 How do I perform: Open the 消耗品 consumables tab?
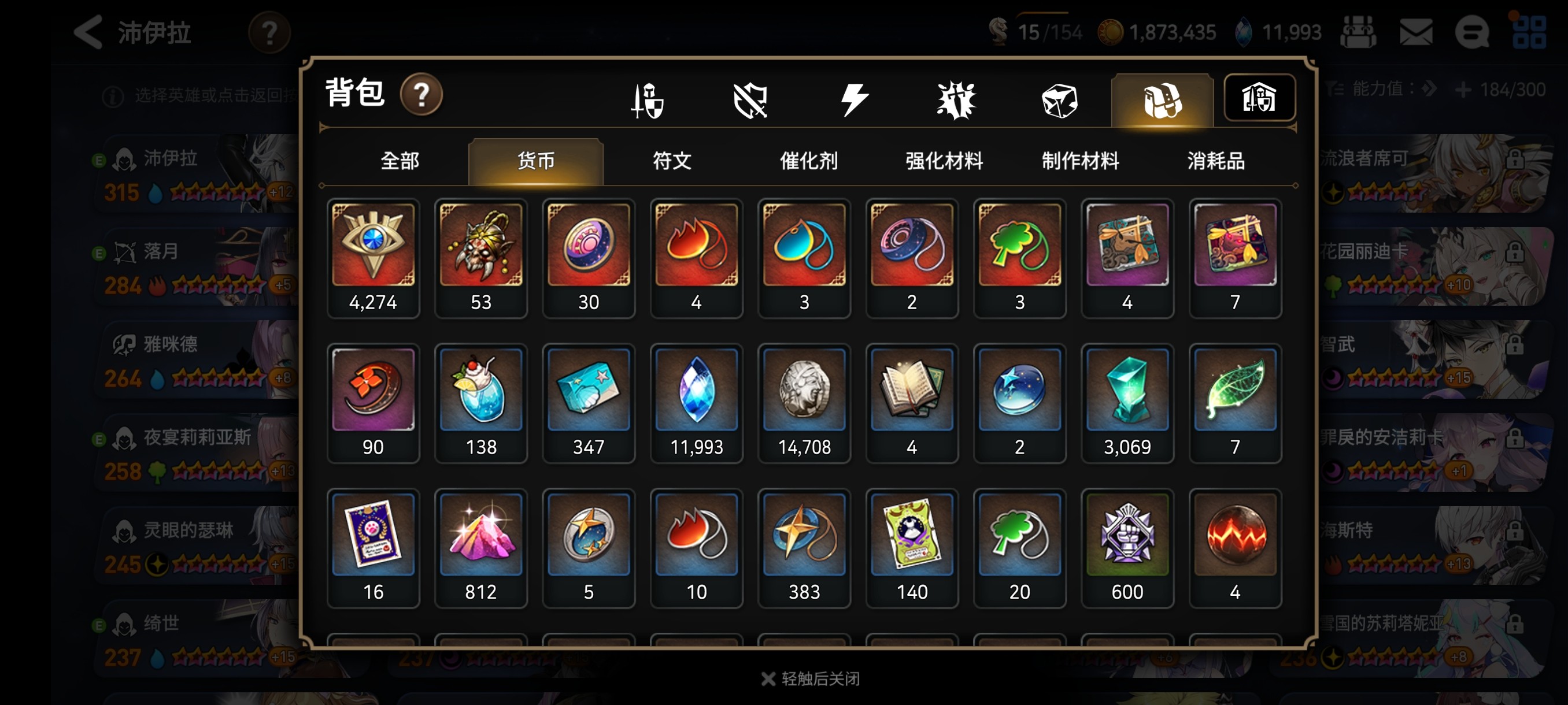click(1215, 161)
